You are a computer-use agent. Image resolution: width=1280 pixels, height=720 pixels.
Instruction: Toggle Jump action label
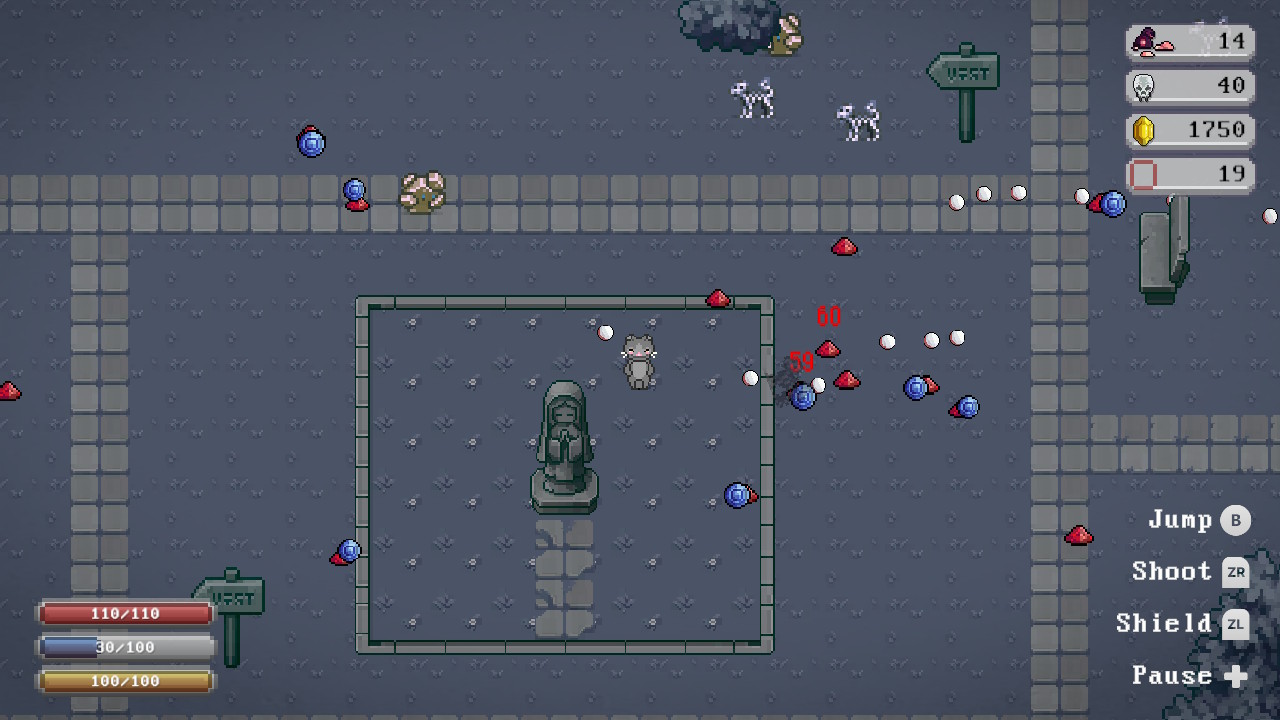1180,519
